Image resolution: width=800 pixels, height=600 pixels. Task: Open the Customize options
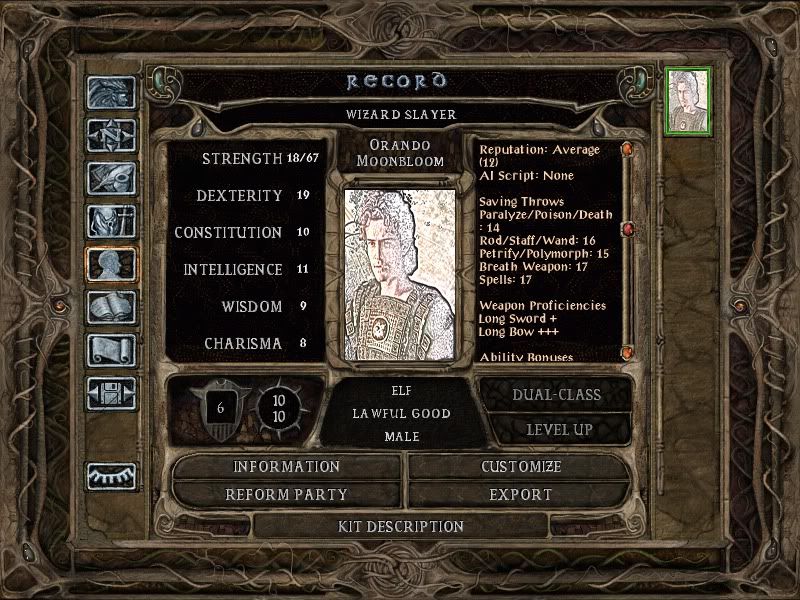pos(521,467)
